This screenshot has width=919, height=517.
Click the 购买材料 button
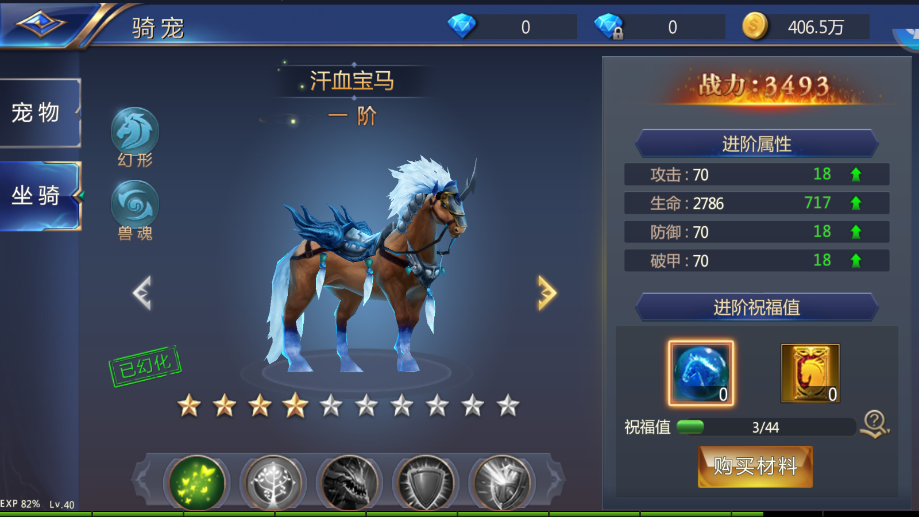[x=755, y=466]
